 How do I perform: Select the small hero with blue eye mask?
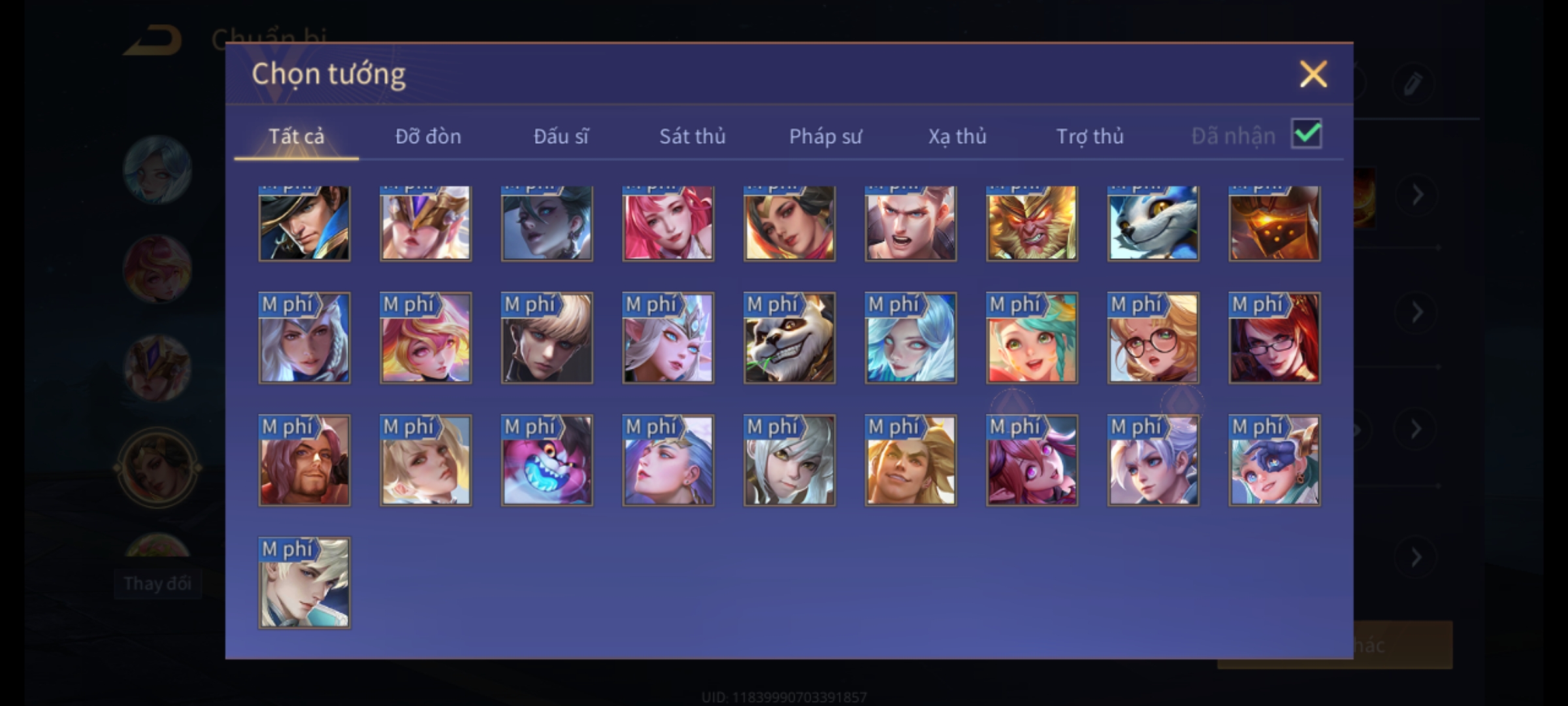1274,460
